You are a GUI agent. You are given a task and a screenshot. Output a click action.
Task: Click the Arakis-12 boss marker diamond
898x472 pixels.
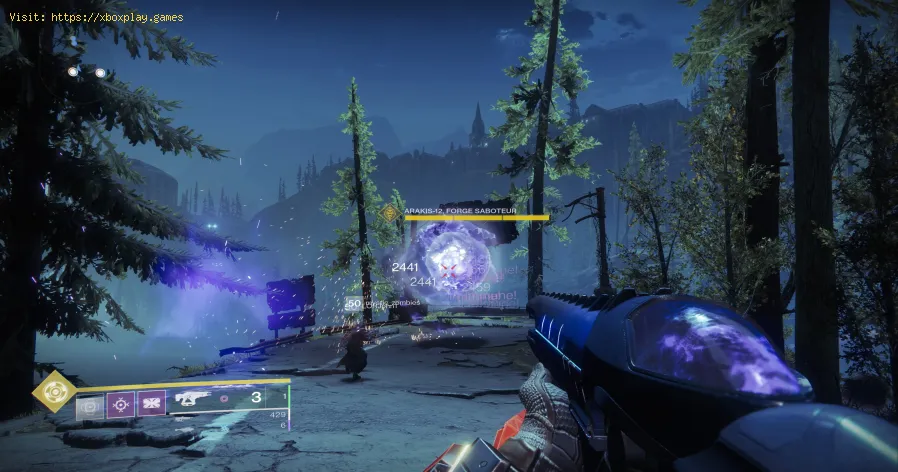391,212
